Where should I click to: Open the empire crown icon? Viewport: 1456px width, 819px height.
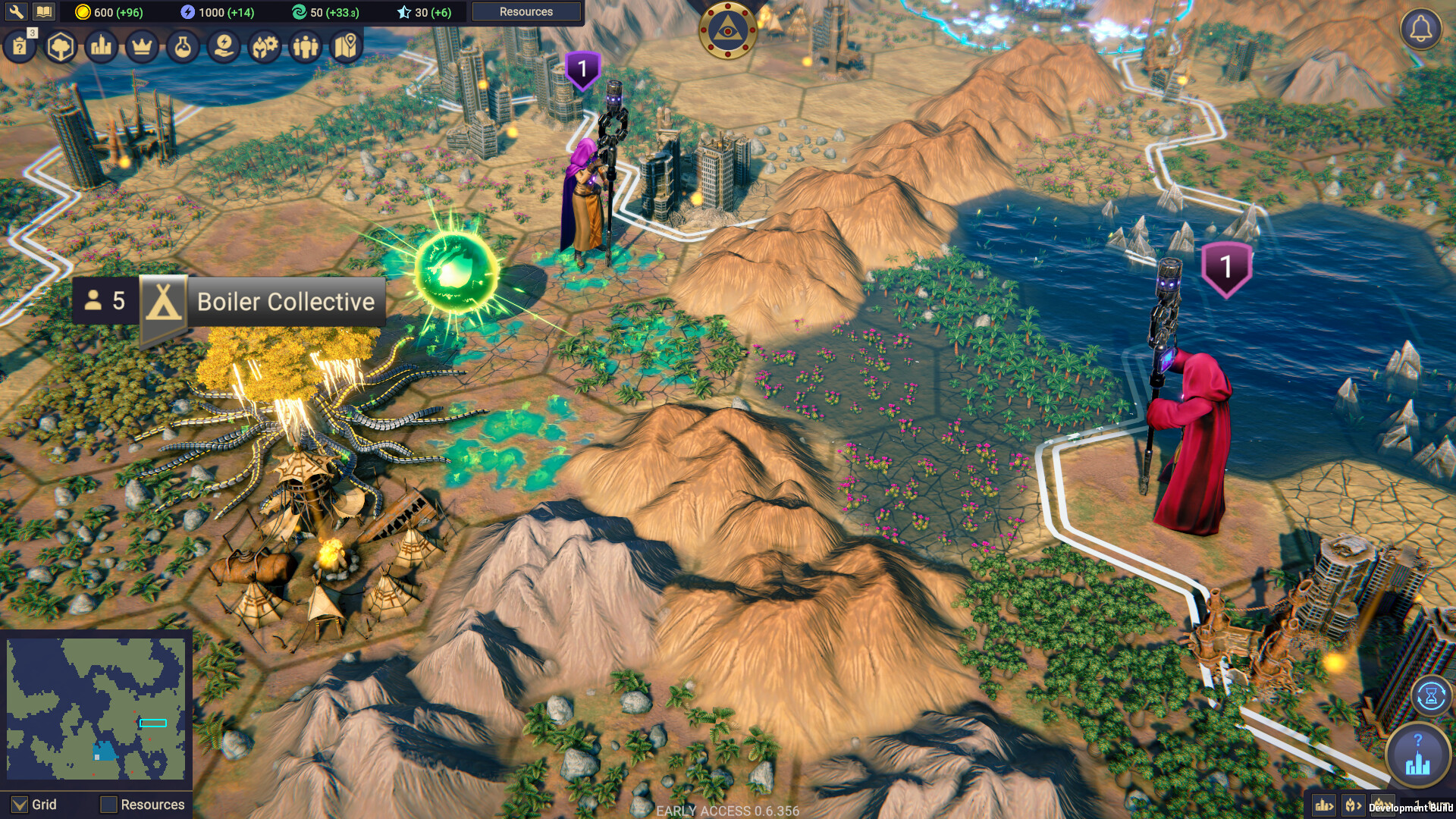click(141, 45)
